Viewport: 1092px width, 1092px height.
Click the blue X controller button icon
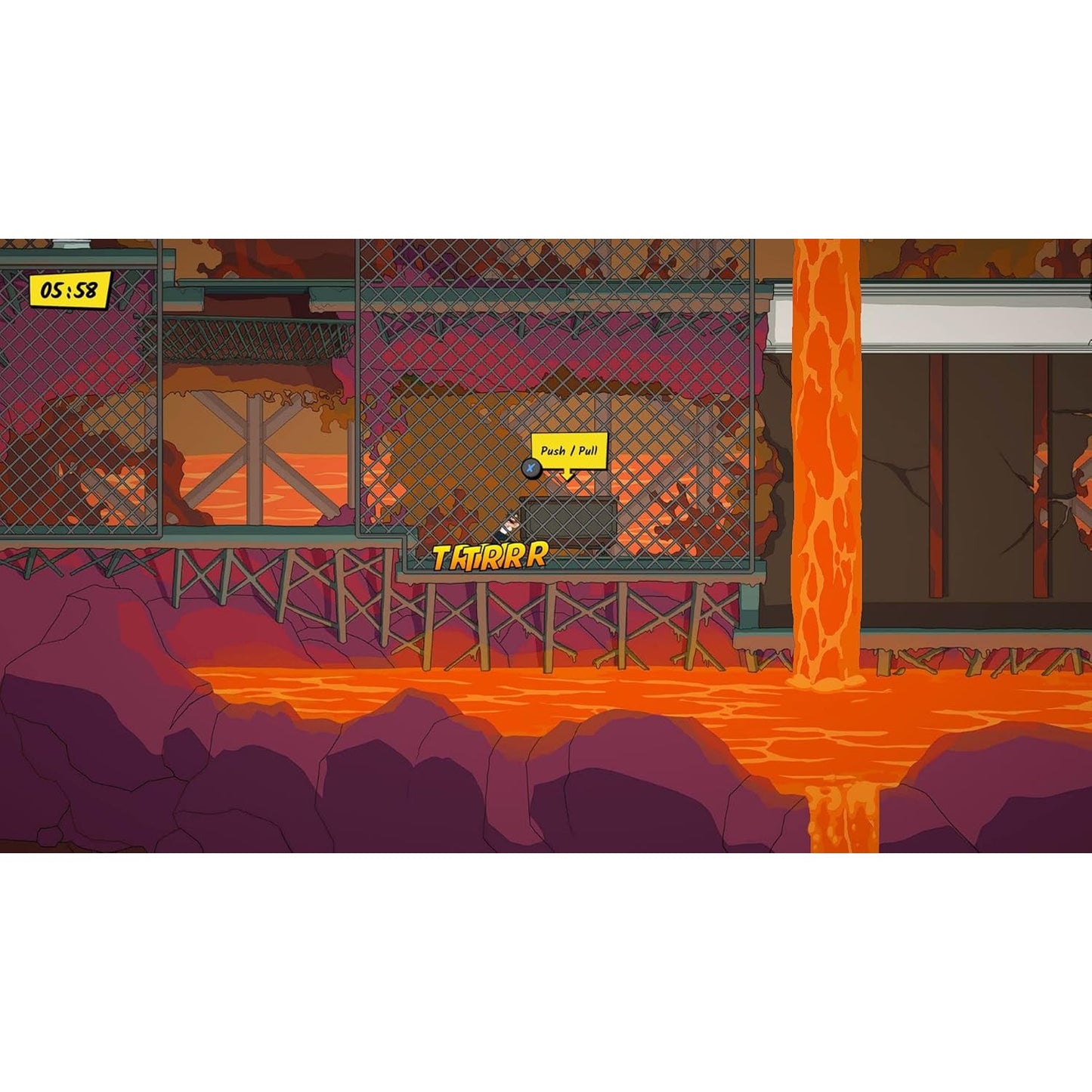click(531, 469)
